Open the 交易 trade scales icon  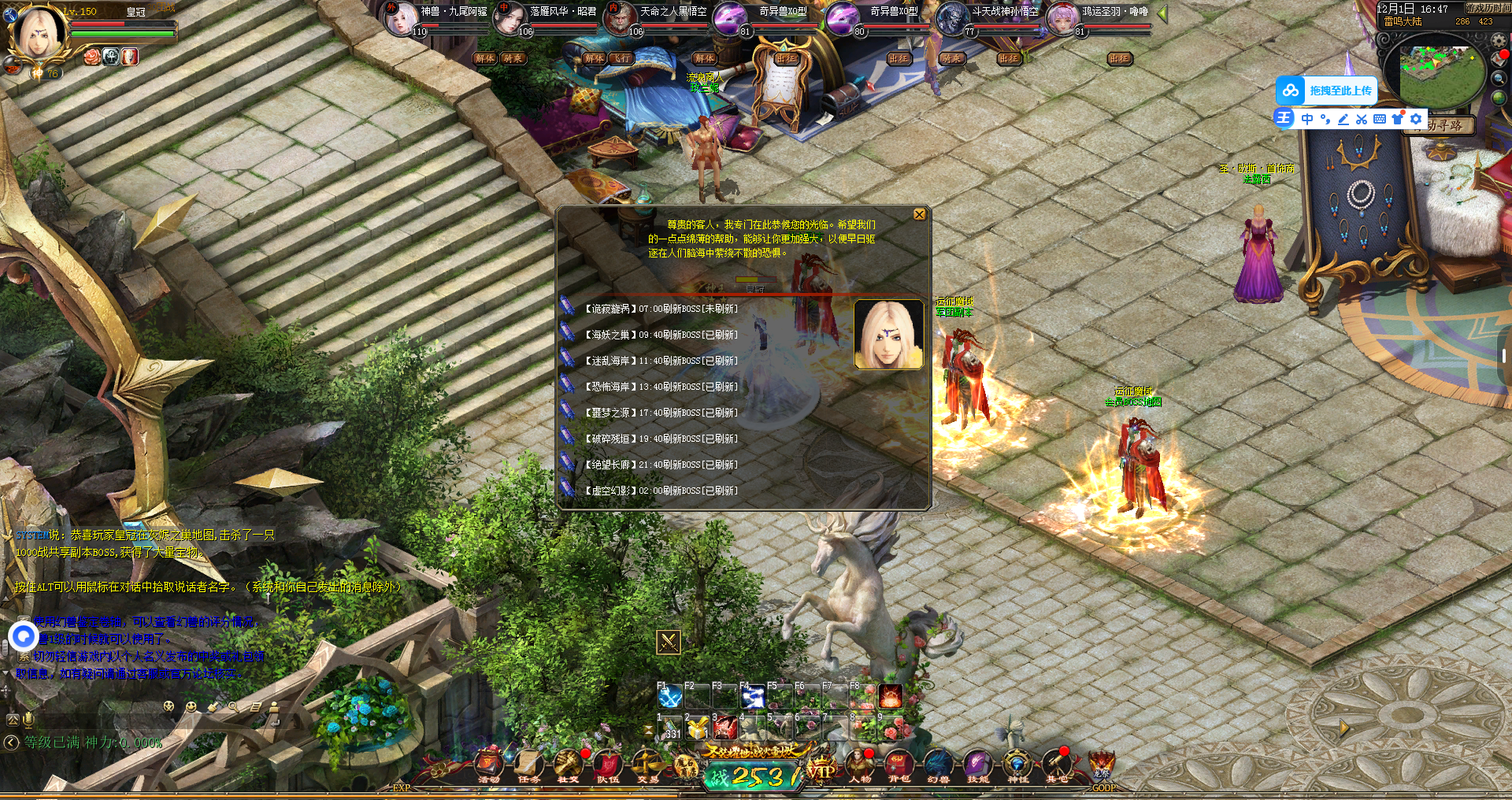point(647,765)
